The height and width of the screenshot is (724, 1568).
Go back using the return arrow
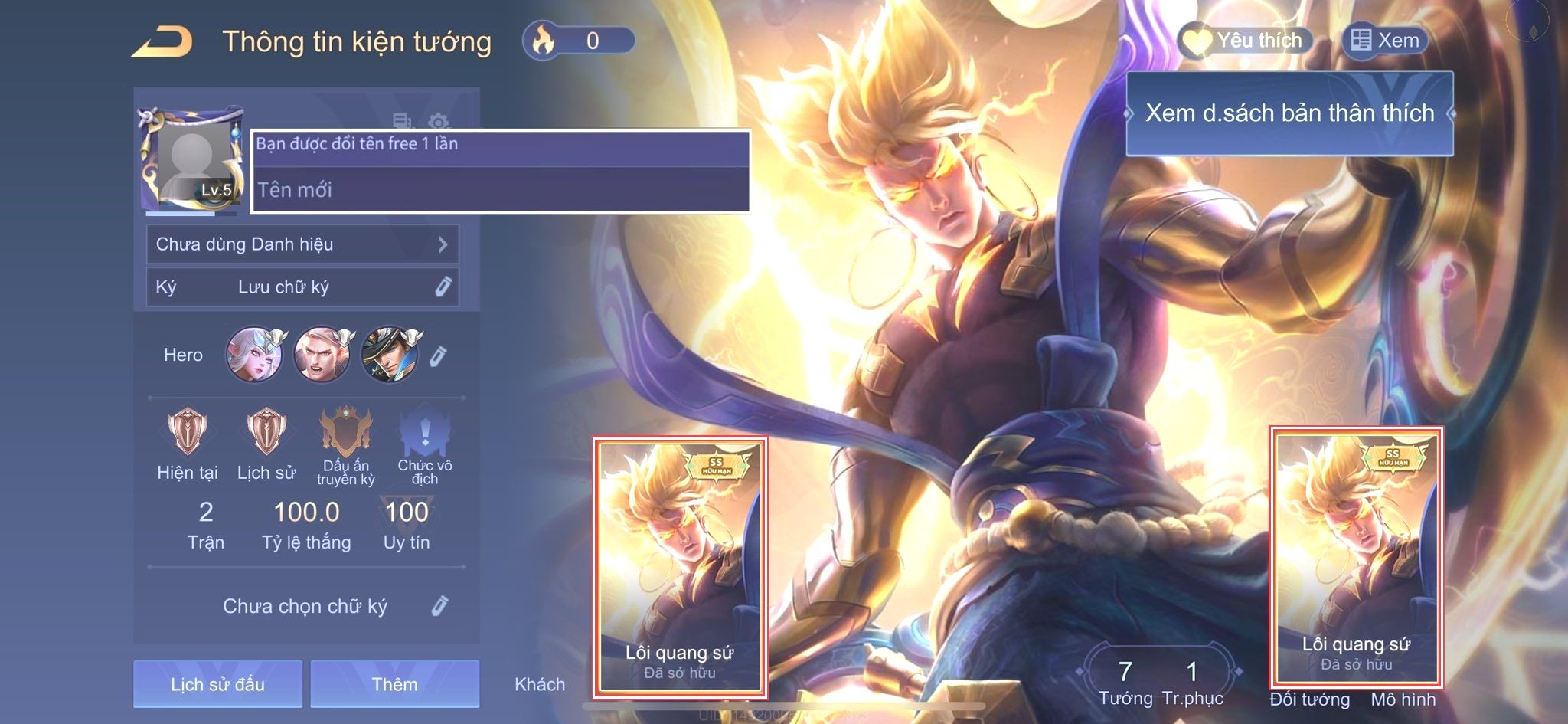162,42
